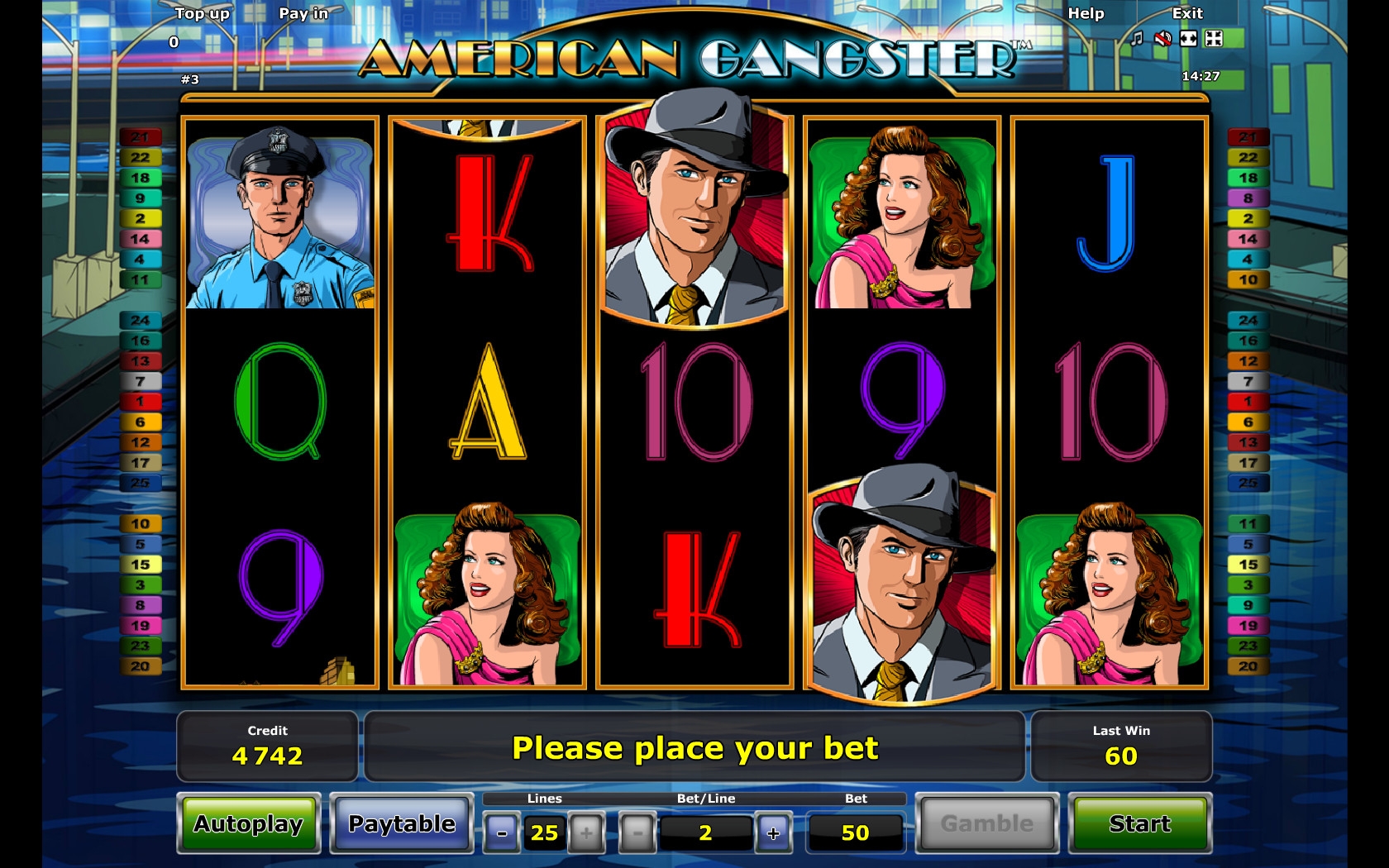
Task: Select payline 20 indicator on right side
Action: pos(1248,666)
